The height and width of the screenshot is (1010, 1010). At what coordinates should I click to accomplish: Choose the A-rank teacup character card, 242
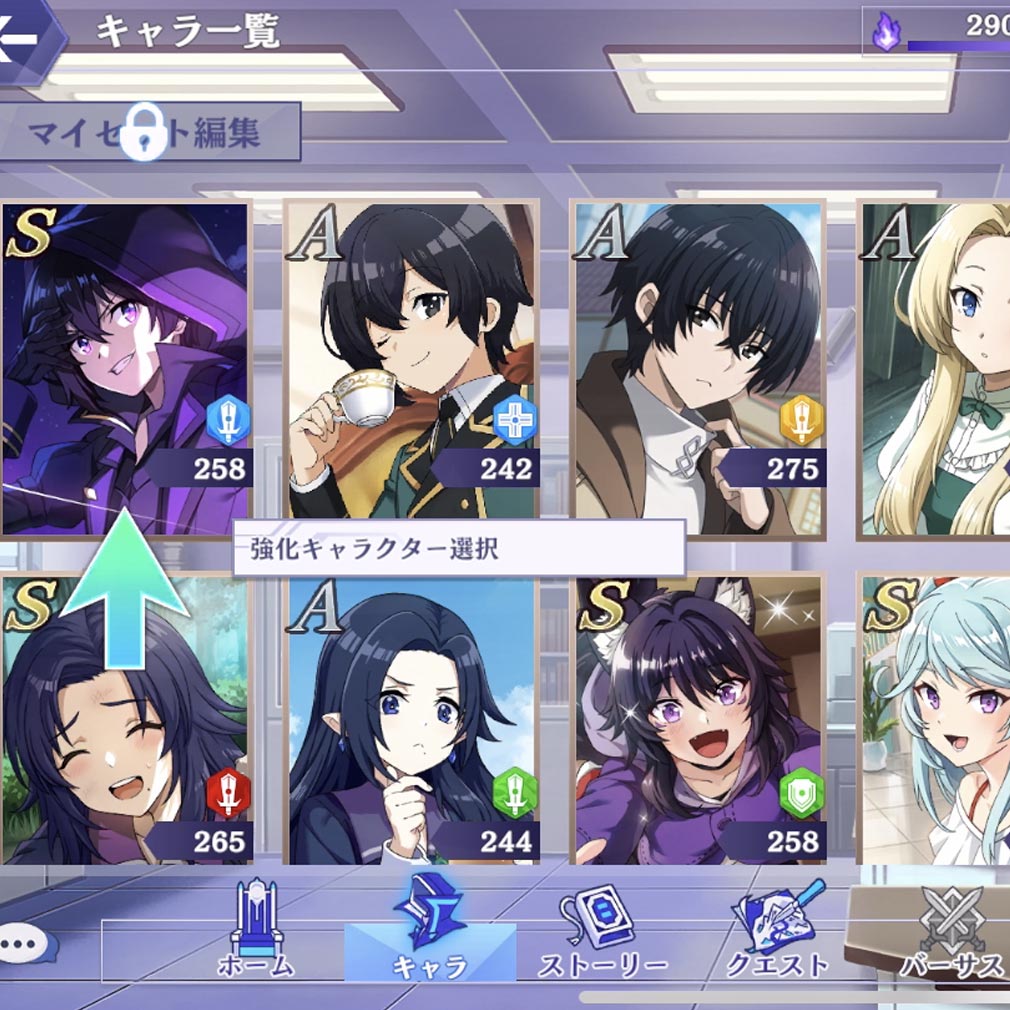click(x=412, y=368)
